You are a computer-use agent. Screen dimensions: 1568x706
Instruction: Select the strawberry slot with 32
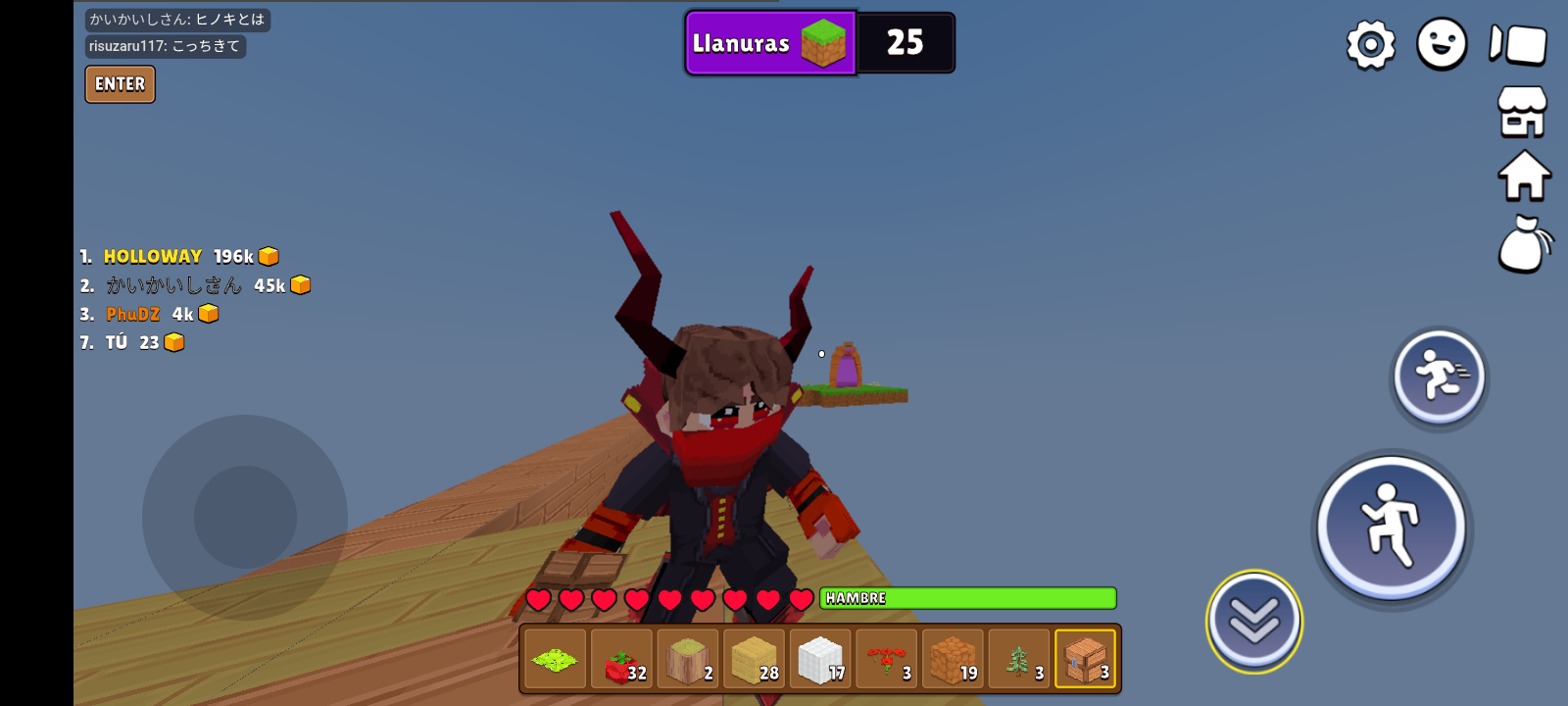(622, 659)
